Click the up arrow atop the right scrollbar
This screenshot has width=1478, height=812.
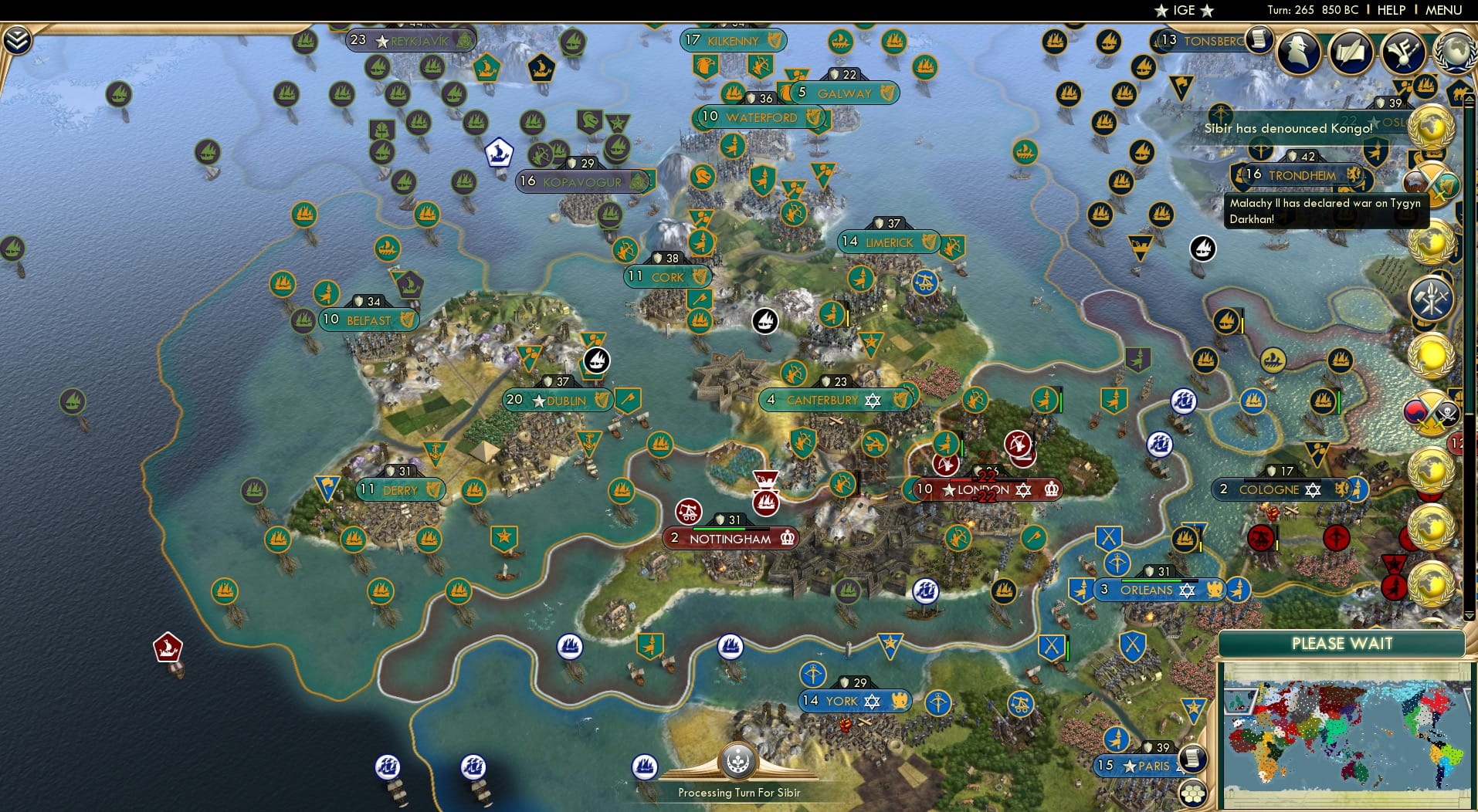click(x=1469, y=99)
